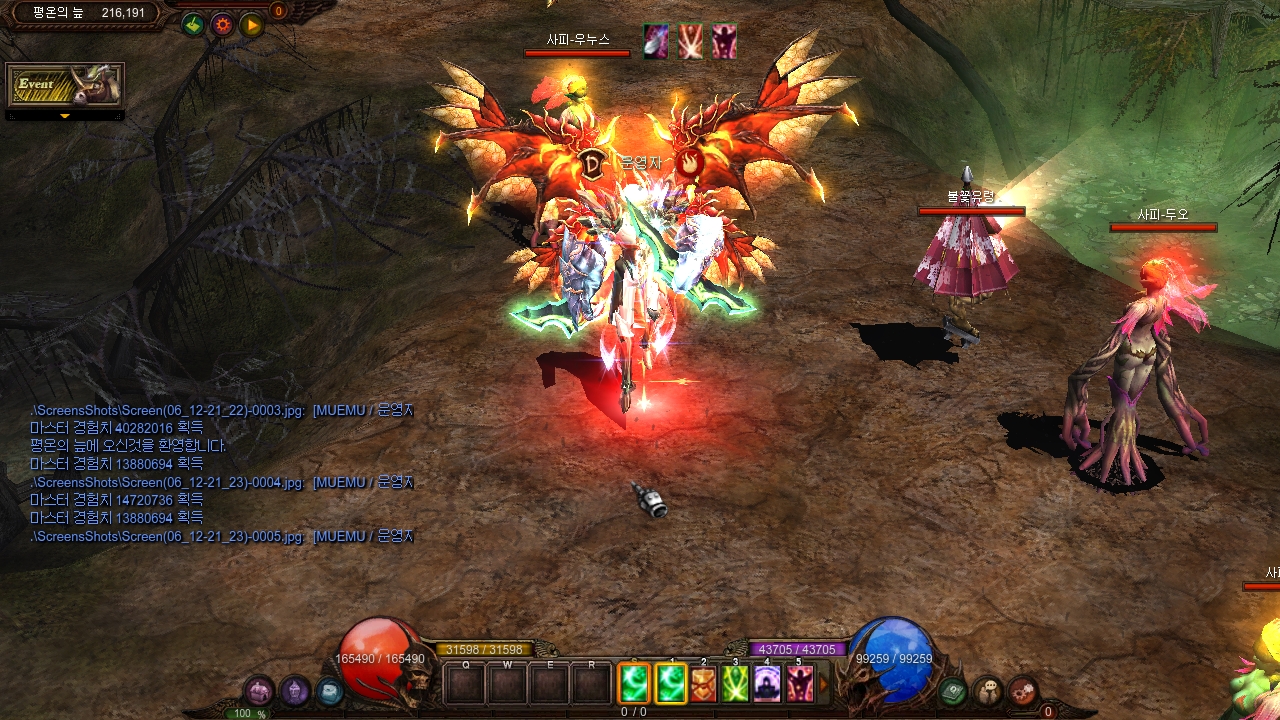Click the purple hooded character icon
This screenshot has height=720, width=1280.
pos(294,691)
